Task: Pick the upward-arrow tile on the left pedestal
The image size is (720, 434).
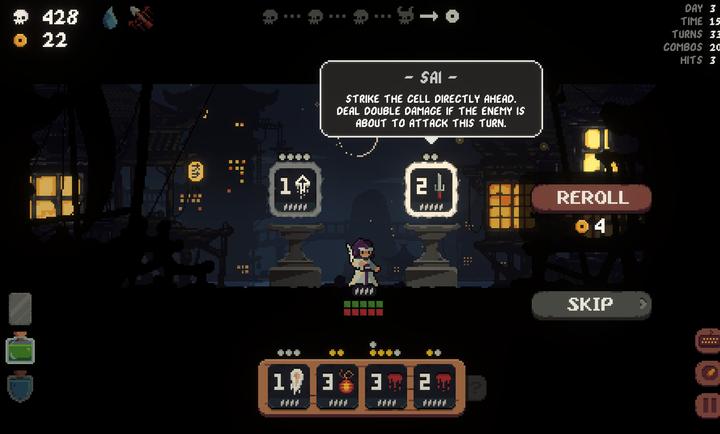Action: pos(295,187)
